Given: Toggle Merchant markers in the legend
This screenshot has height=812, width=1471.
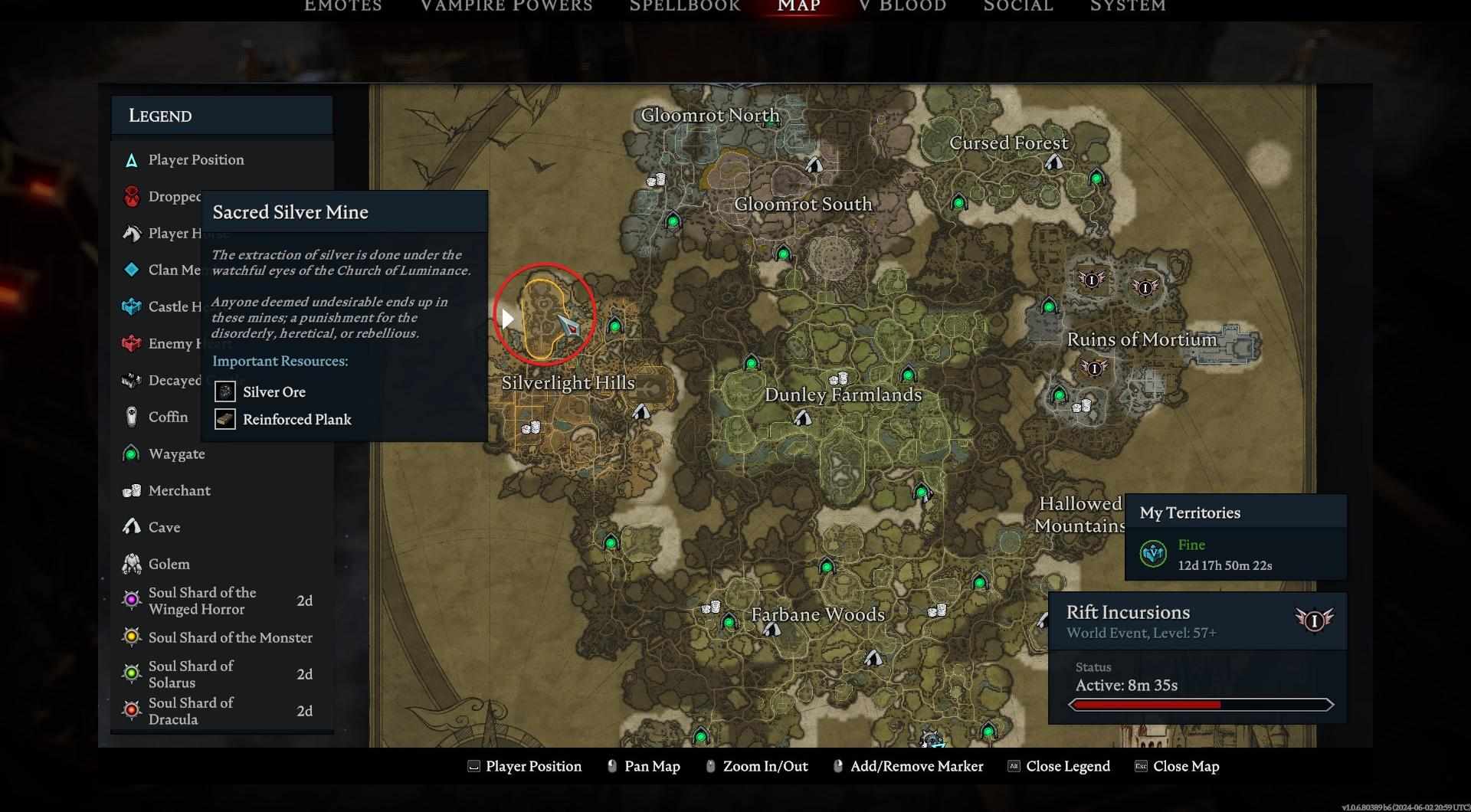Looking at the screenshot, I should [x=179, y=490].
